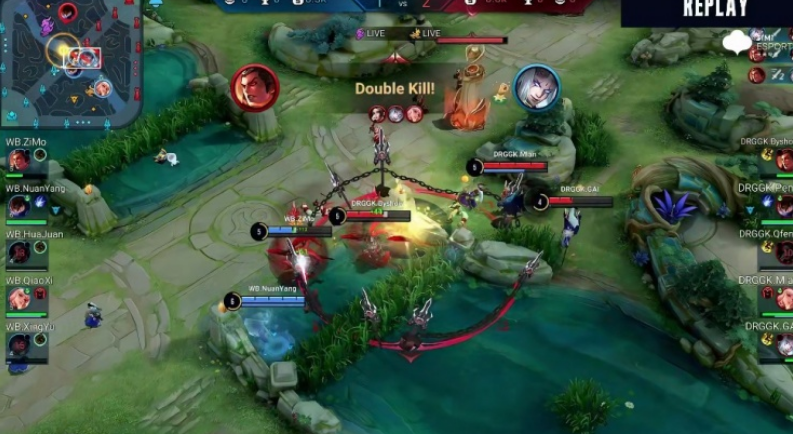Image resolution: width=793 pixels, height=434 pixels.
Task: Select WB.ZiMo's player portrait
Action: [18, 160]
